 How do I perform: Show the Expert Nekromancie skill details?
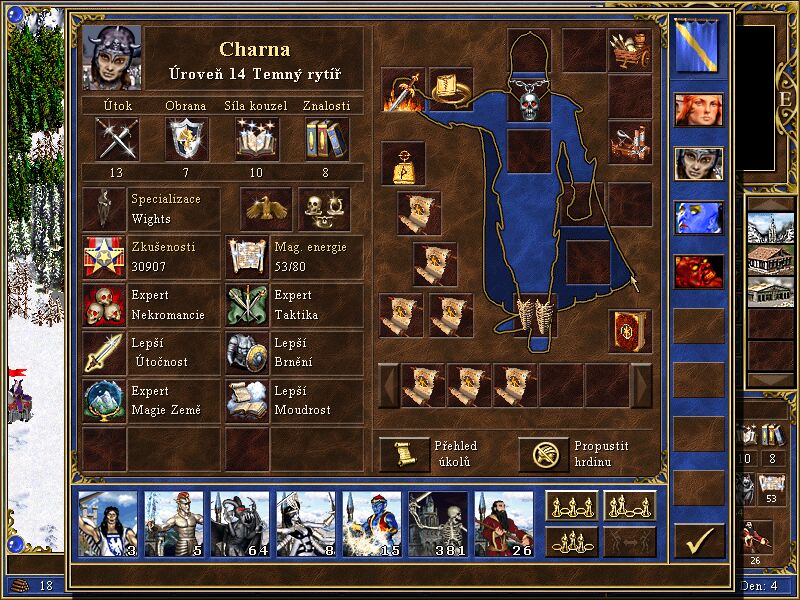coord(104,305)
